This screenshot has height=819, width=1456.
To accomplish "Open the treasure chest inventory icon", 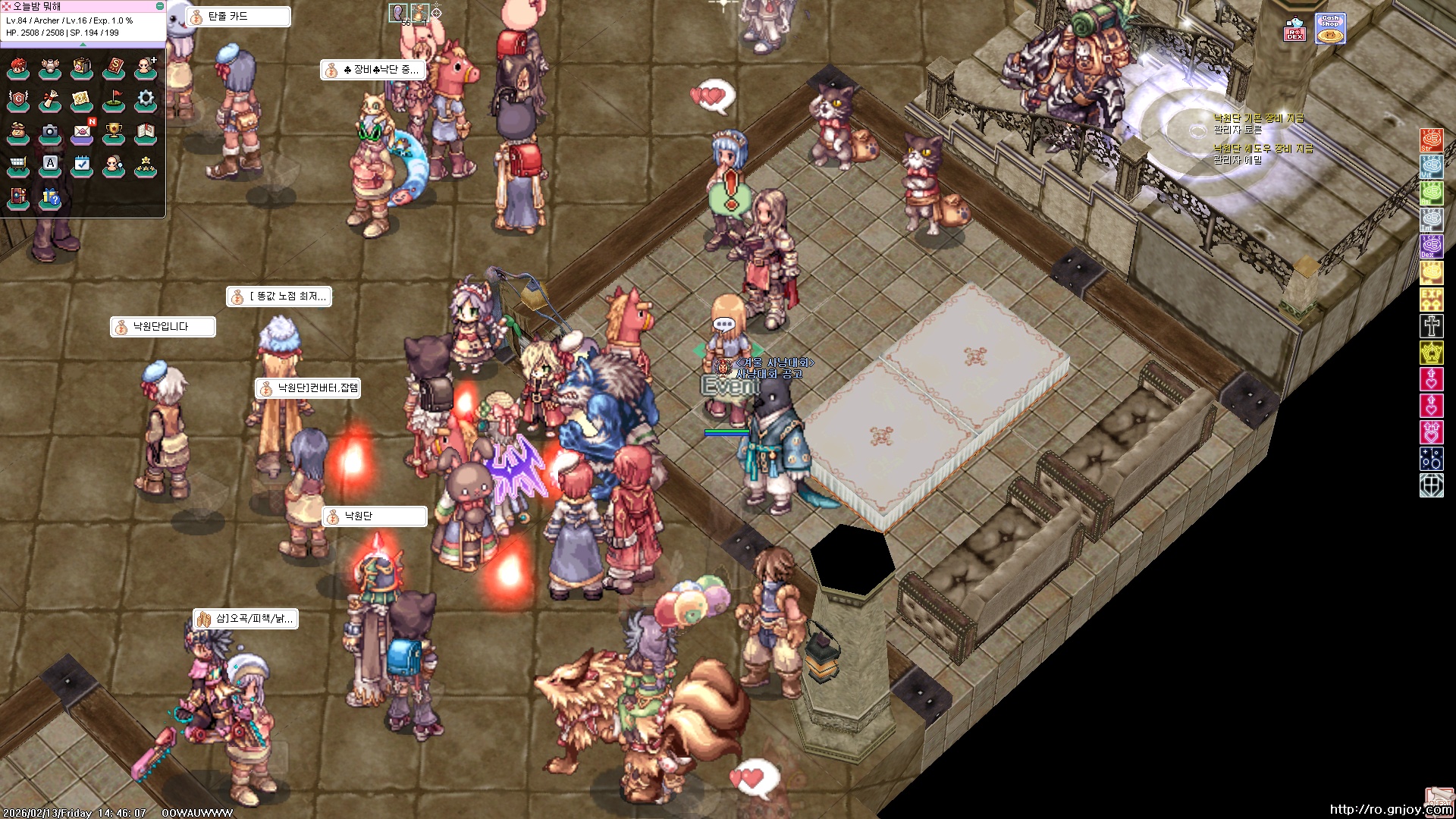I will pos(82,68).
